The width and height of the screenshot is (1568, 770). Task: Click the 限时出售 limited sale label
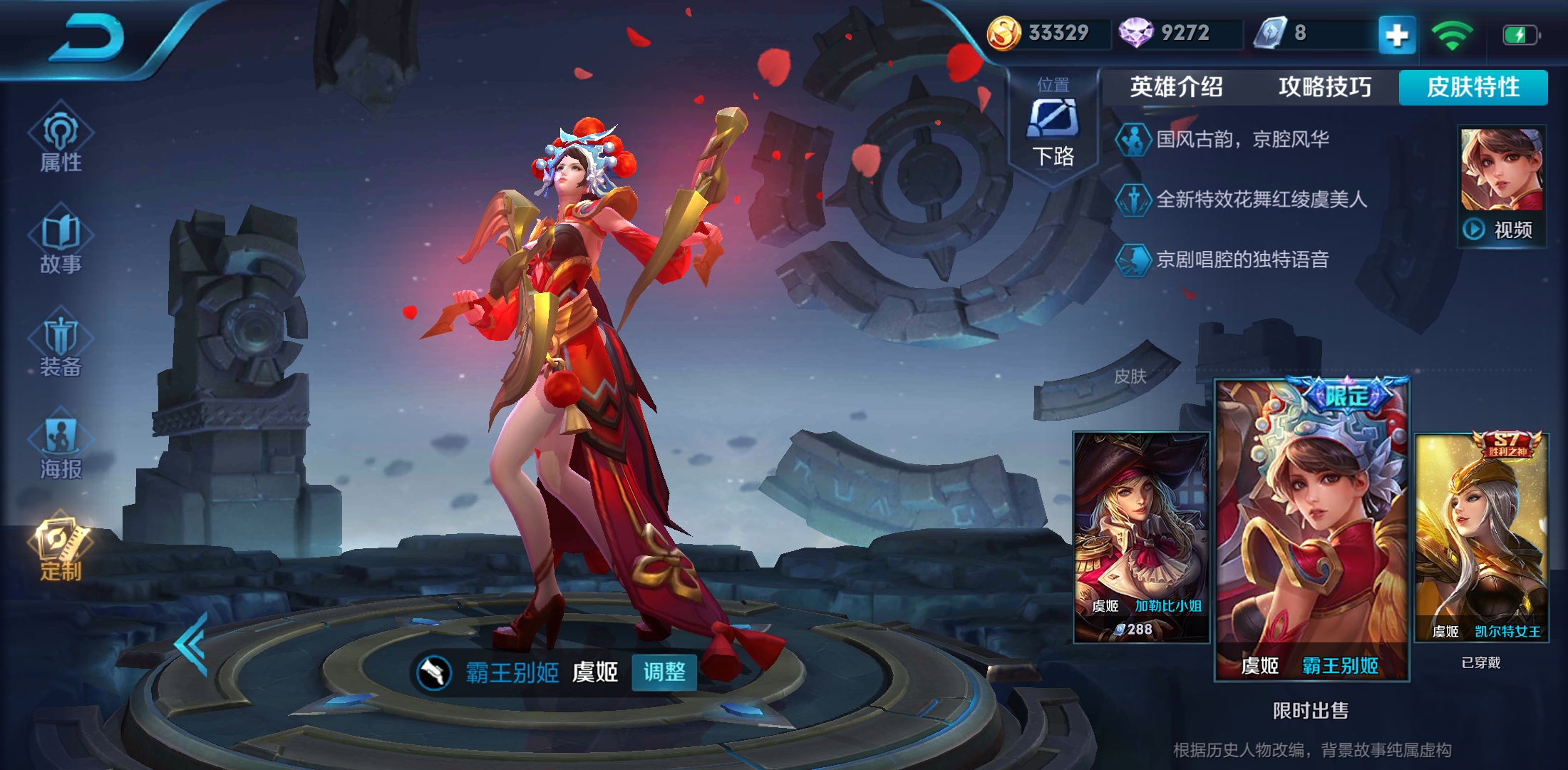point(1310,710)
